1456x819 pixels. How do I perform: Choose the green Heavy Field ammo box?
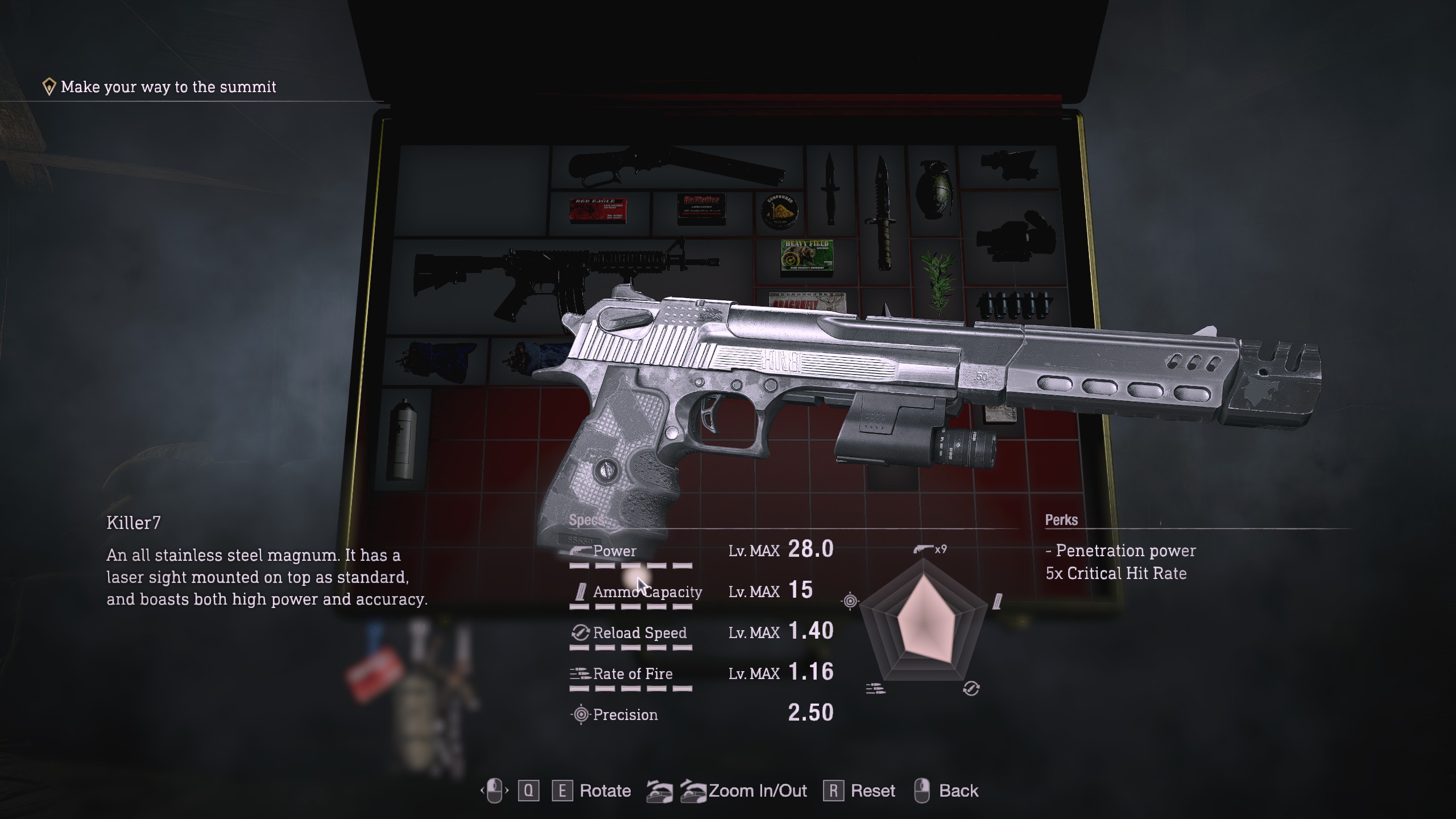tap(806, 258)
